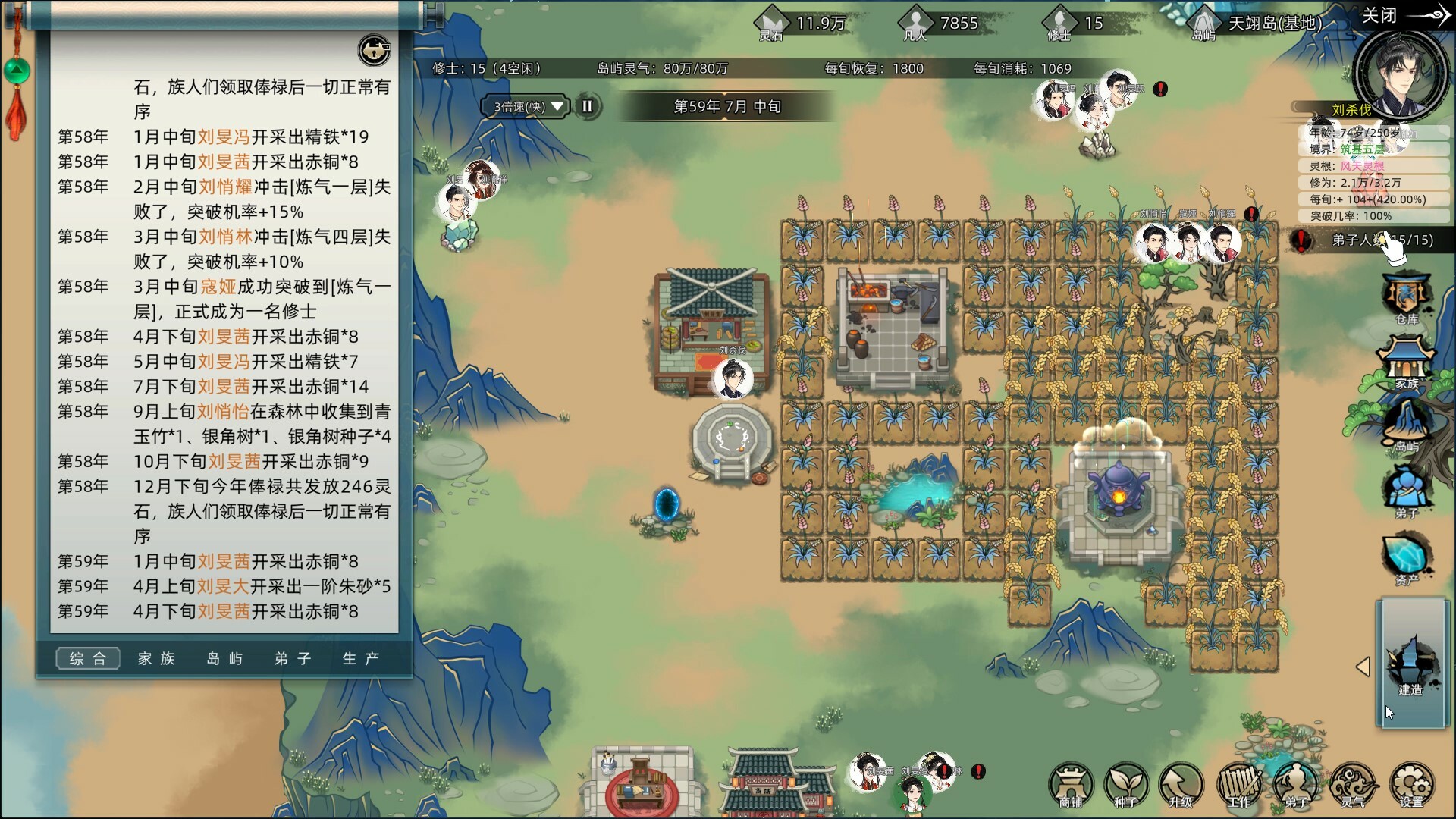Image resolution: width=1456 pixels, height=819 pixels.
Task: Open the 灵气 spirit energy icon
Action: [1354, 785]
